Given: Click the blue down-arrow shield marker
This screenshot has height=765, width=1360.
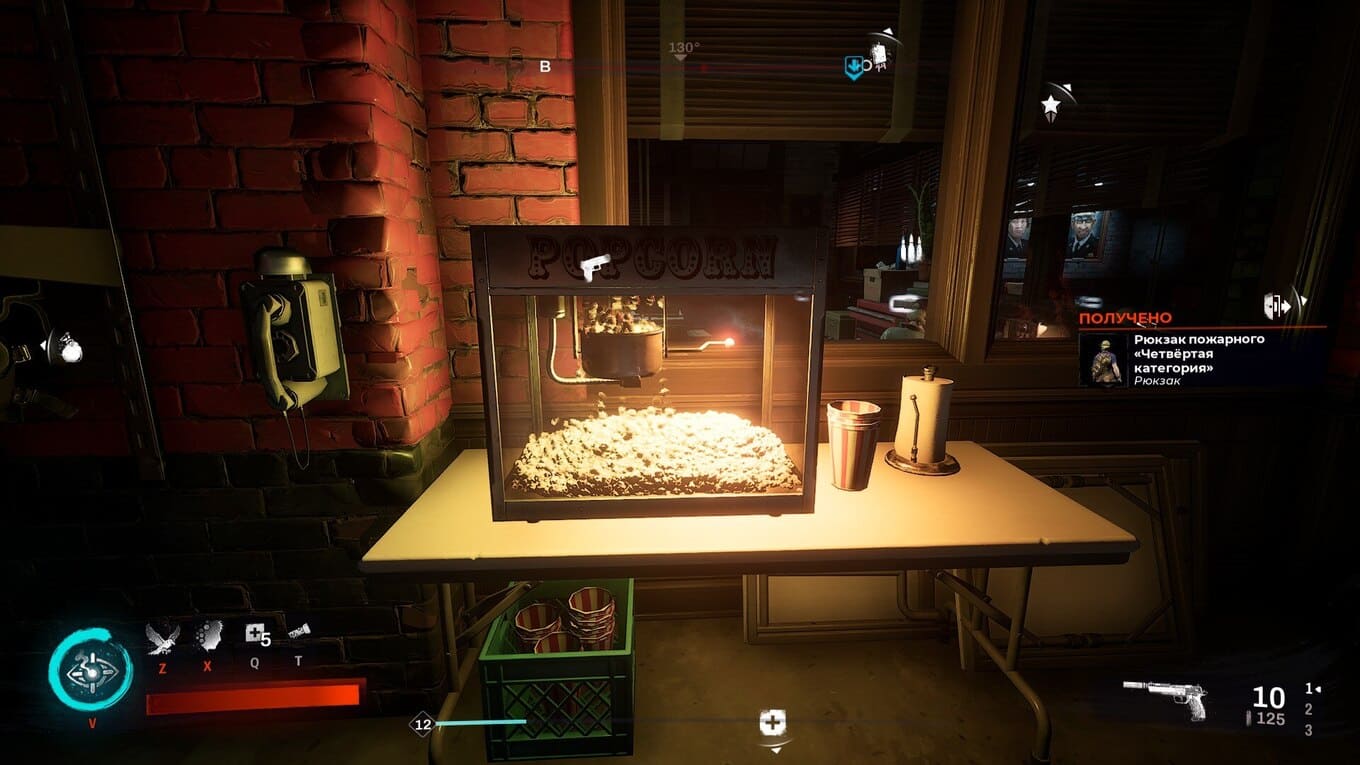Looking at the screenshot, I should click(853, 67).
